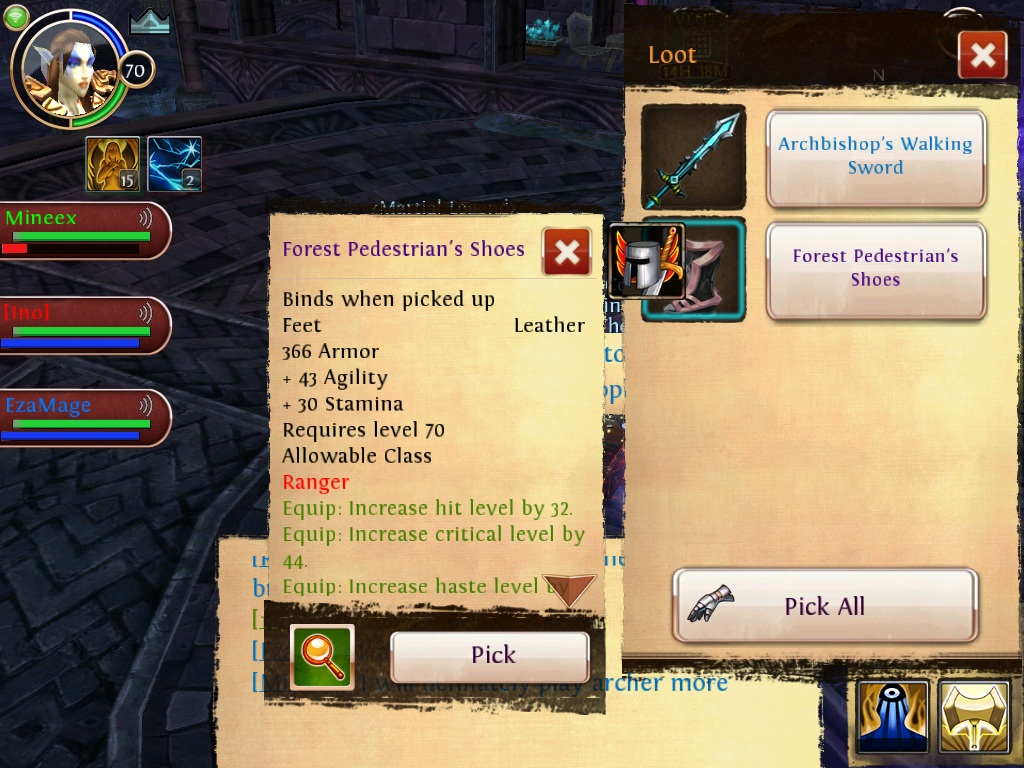Expand tooltip with the down arrow

pos(568,590)
